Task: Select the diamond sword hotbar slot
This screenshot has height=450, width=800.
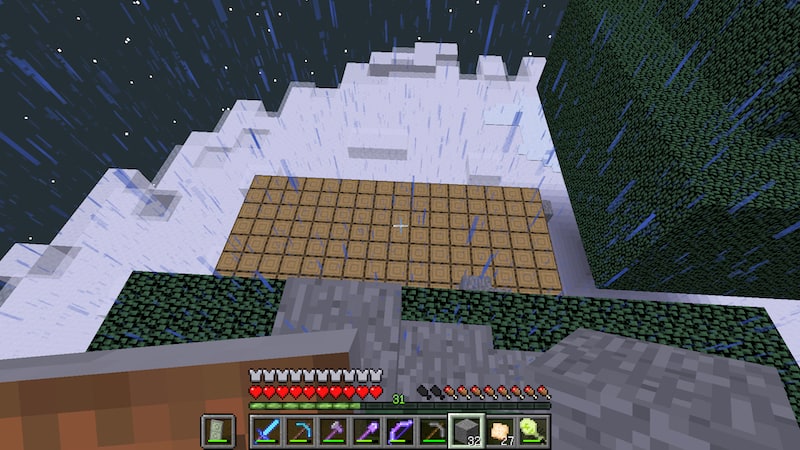Action: [x=266, y=430]
